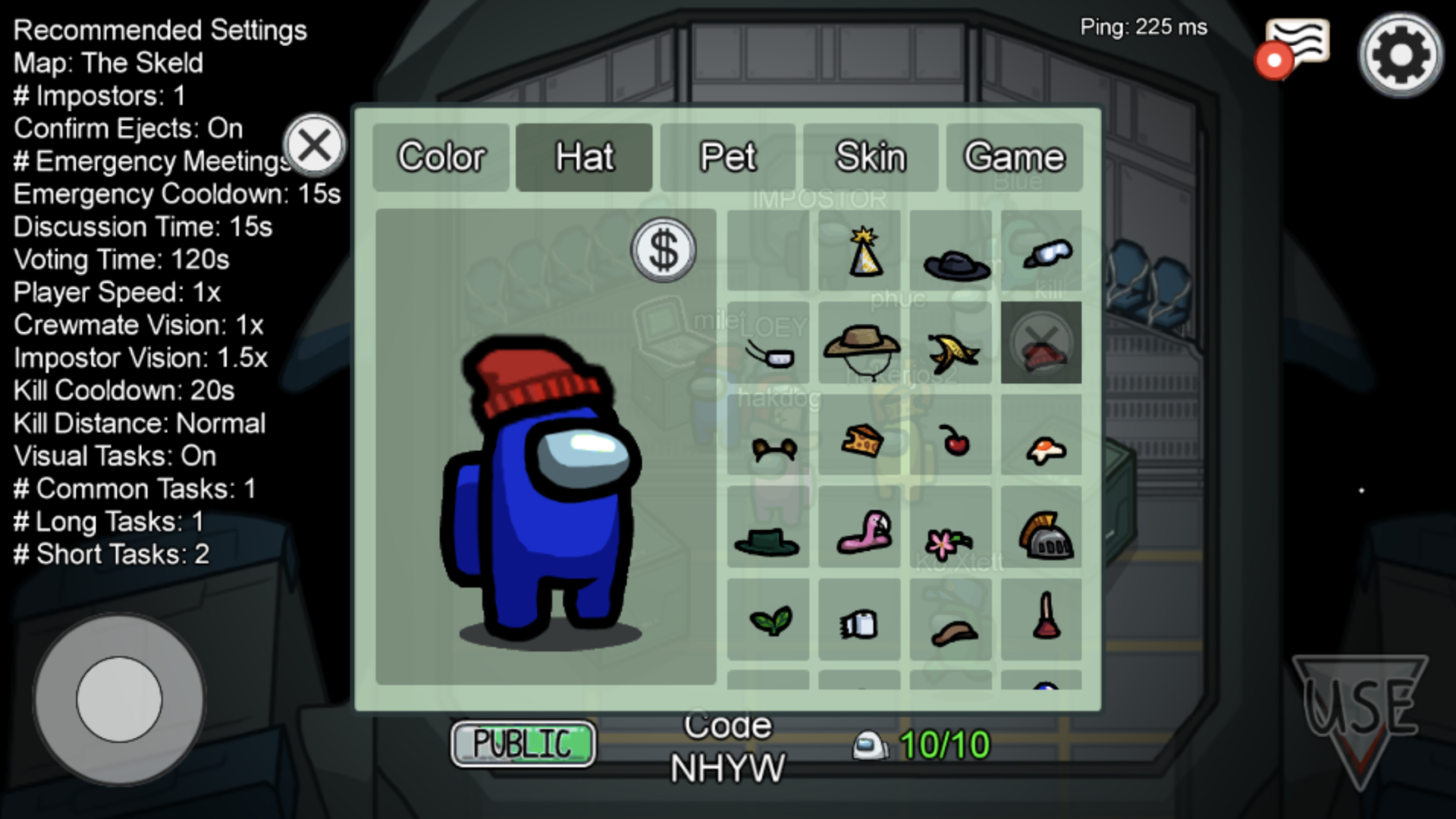Select the Game tab
Screen dimensions: 1456x819
tap(1014, 158)
